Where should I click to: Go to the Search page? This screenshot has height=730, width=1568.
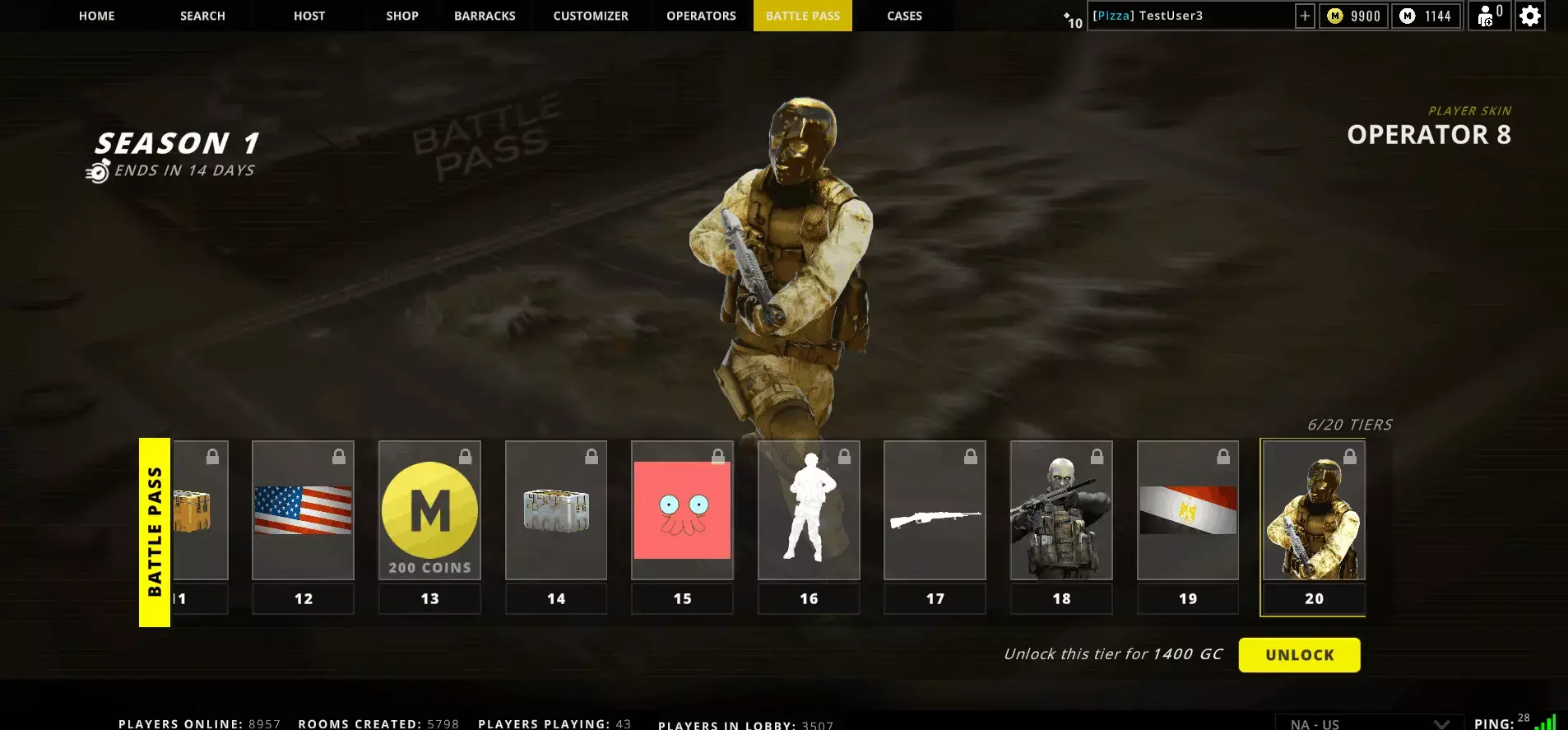pyautogui.click(x=202, y=16)
